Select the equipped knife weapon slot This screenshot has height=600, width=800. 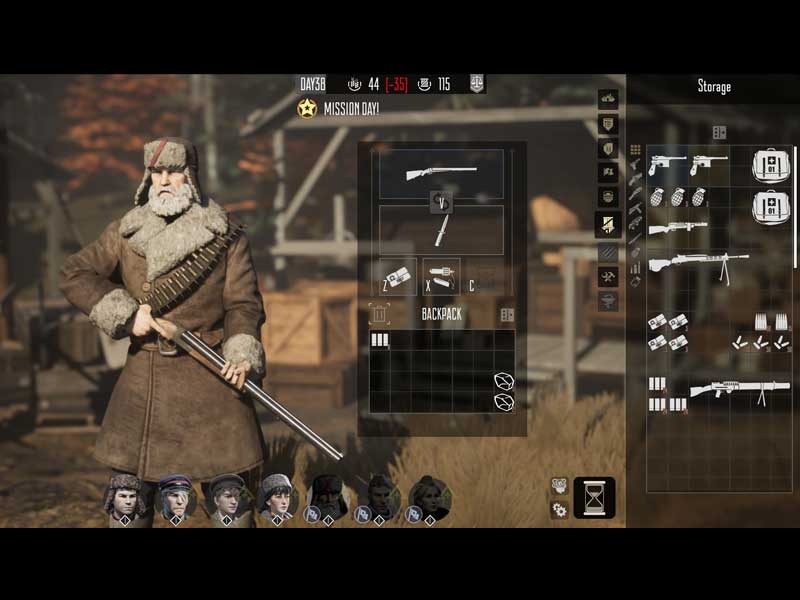coord(441,231)
